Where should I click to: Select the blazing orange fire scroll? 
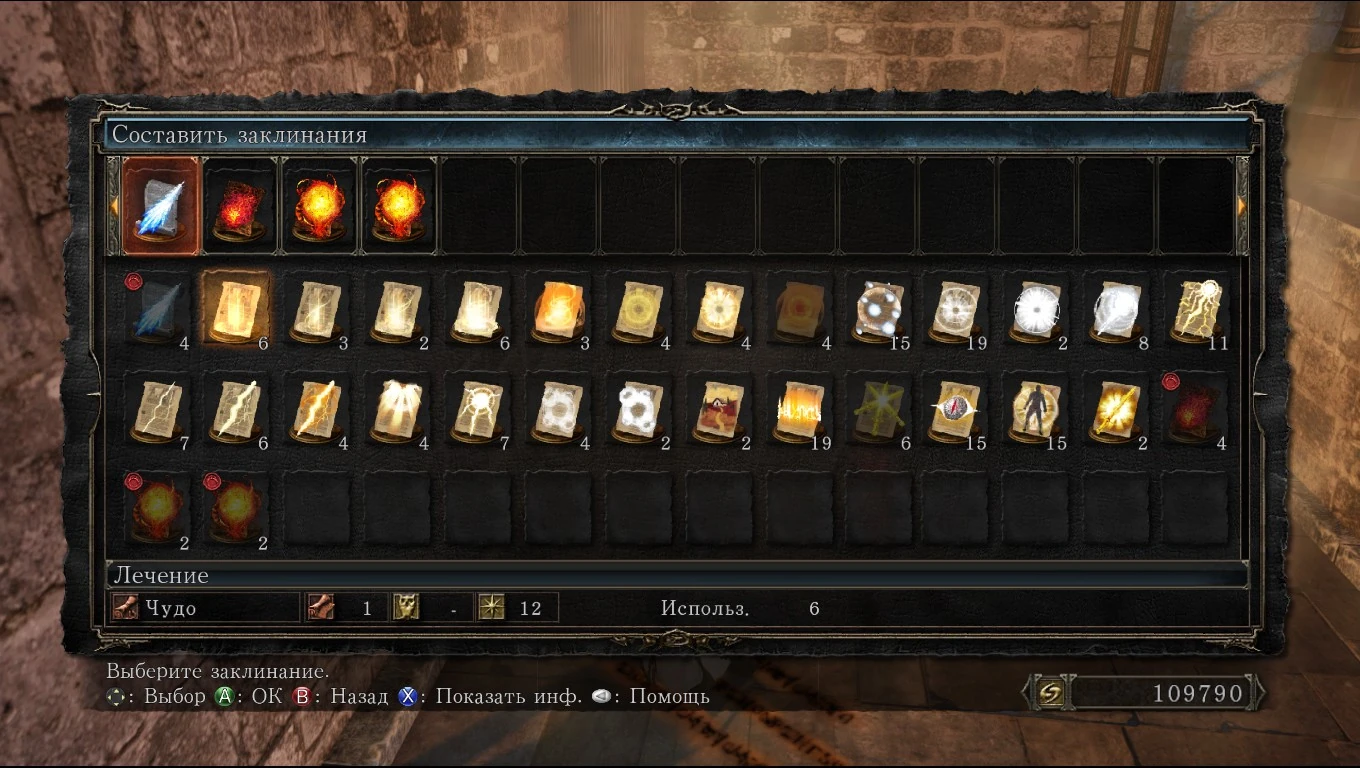coord(555,307)
